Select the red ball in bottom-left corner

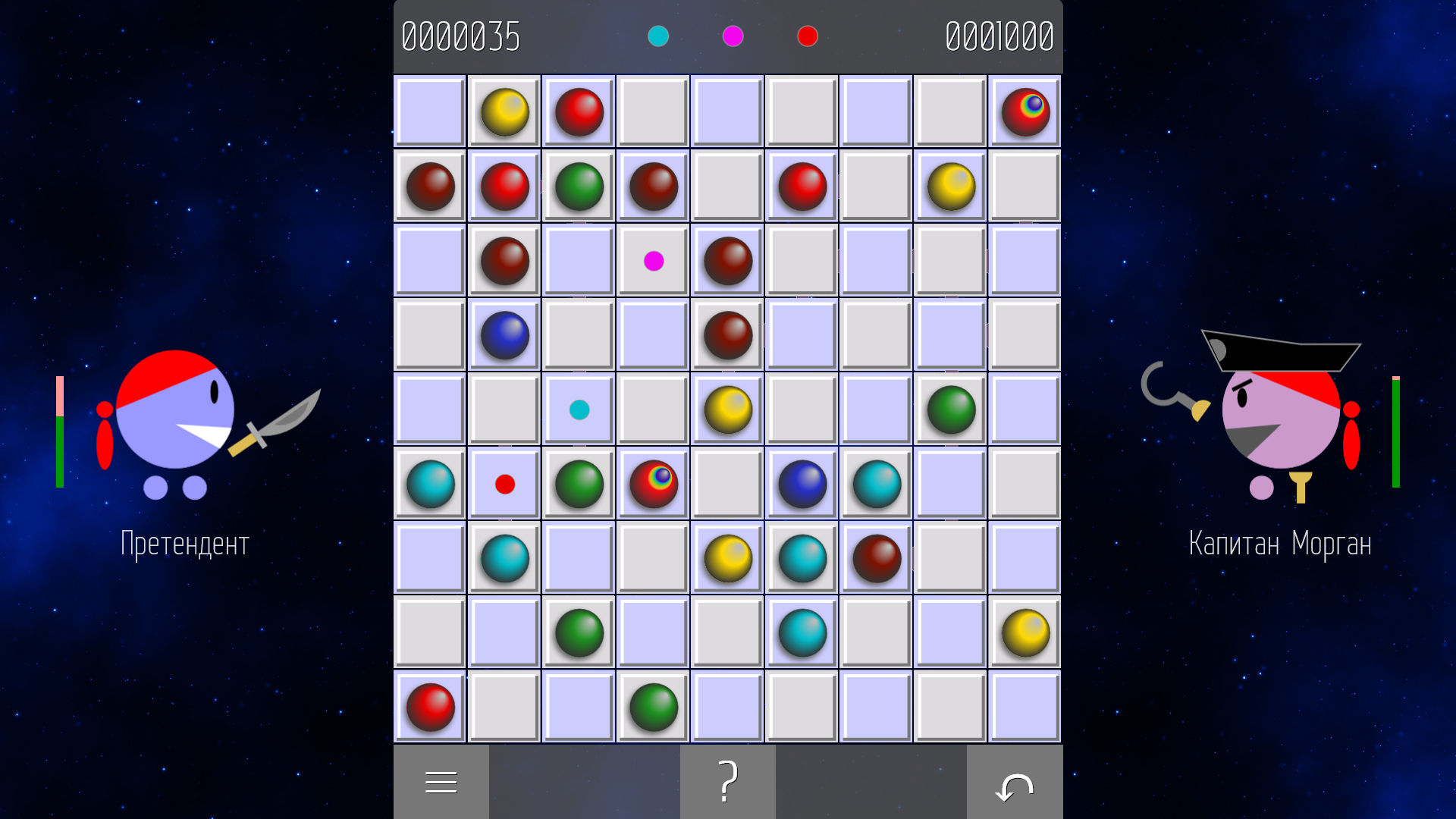pos(430,708)
